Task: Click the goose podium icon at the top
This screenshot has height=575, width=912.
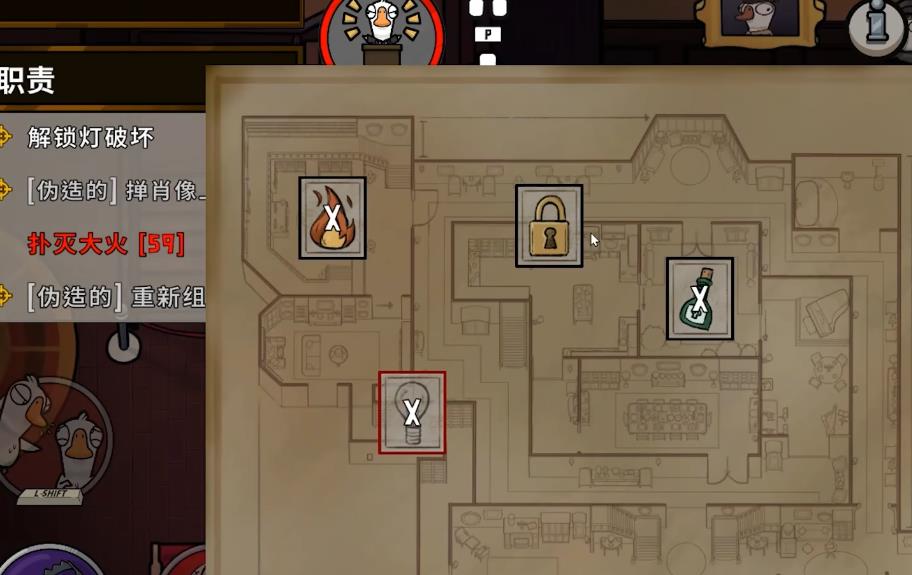Action: (x=382, y=30)
